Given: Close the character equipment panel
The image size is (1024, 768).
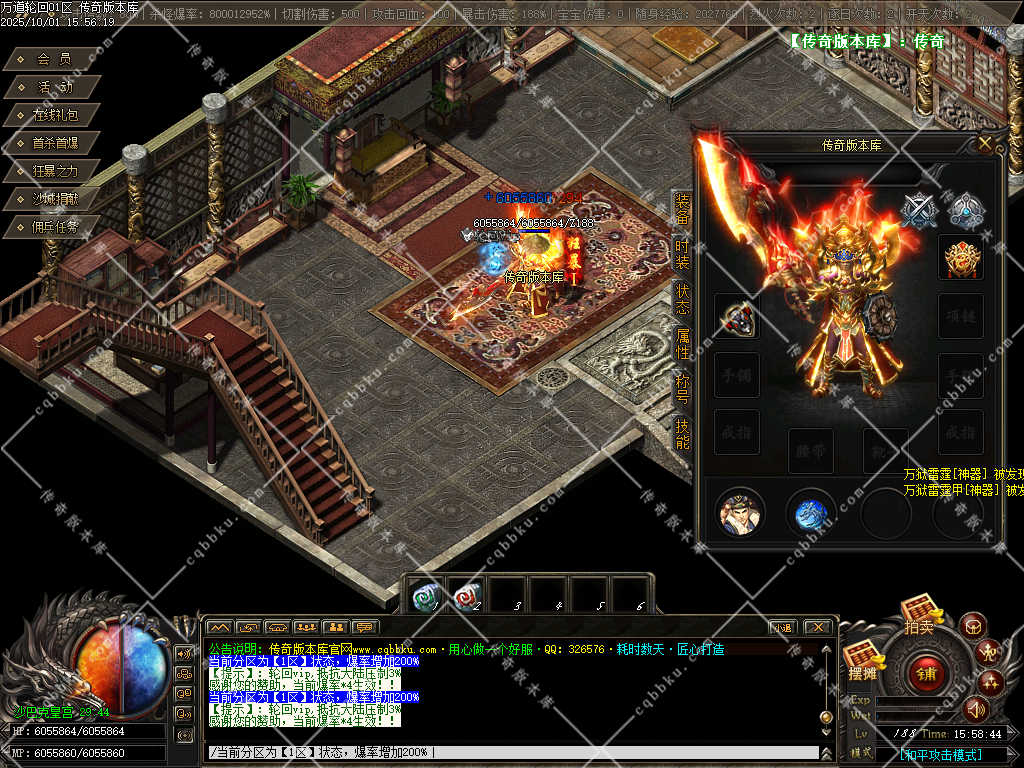Looking at the screenshot, I should 985,144.
